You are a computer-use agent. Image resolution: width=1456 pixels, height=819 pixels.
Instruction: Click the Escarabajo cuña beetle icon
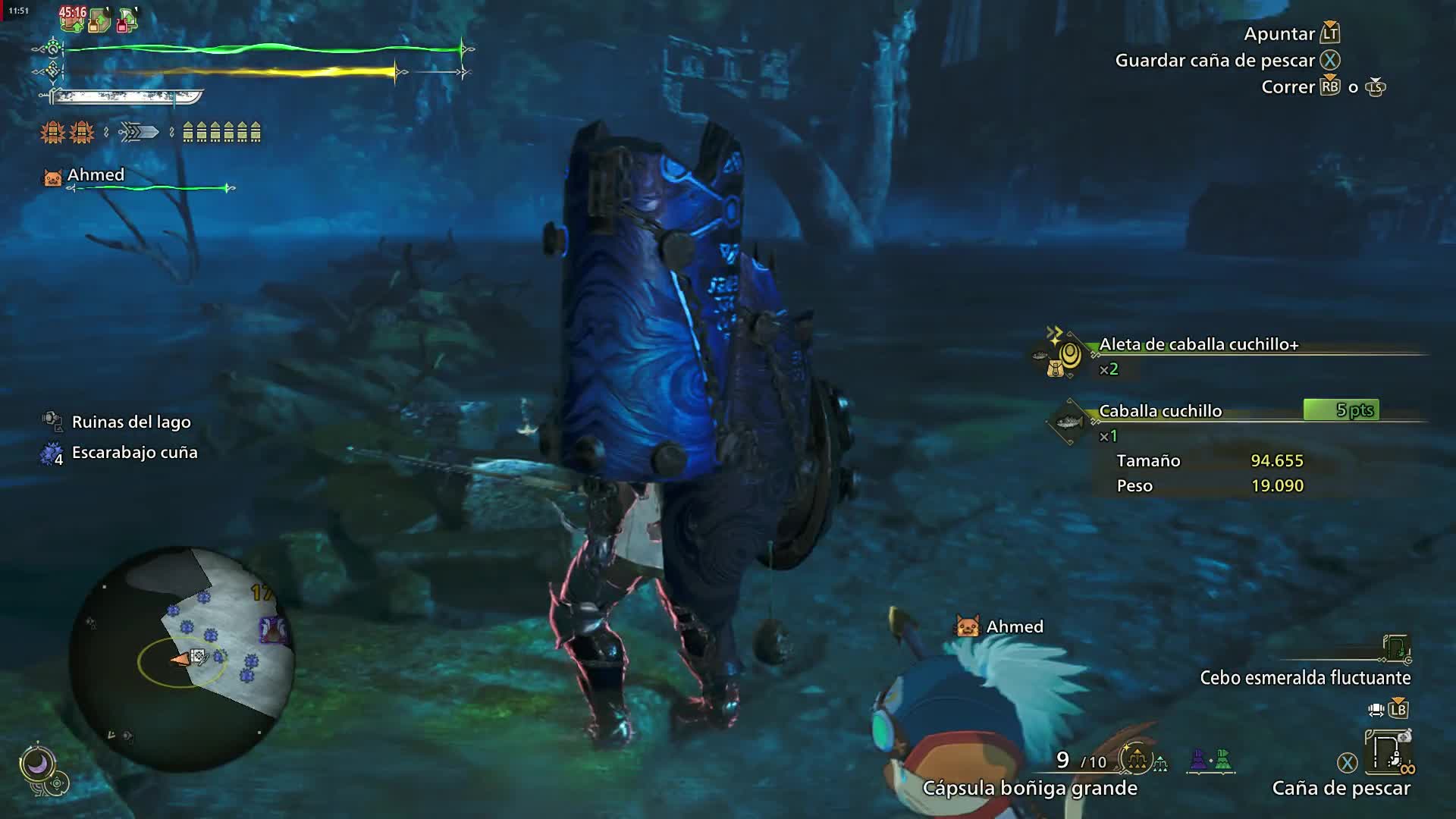click(50, 453)
